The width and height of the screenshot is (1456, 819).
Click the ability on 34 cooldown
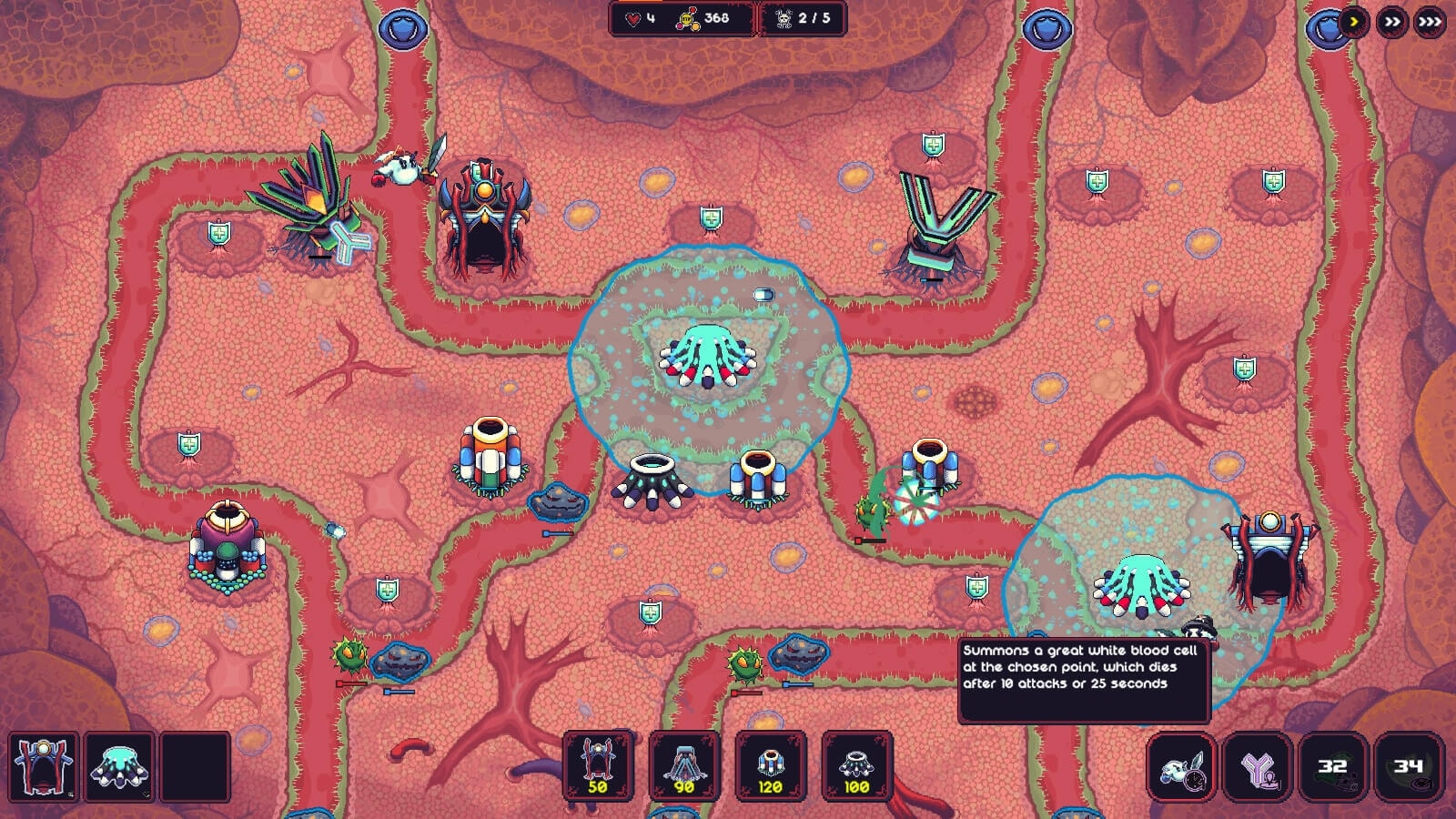pos(1408,767)
